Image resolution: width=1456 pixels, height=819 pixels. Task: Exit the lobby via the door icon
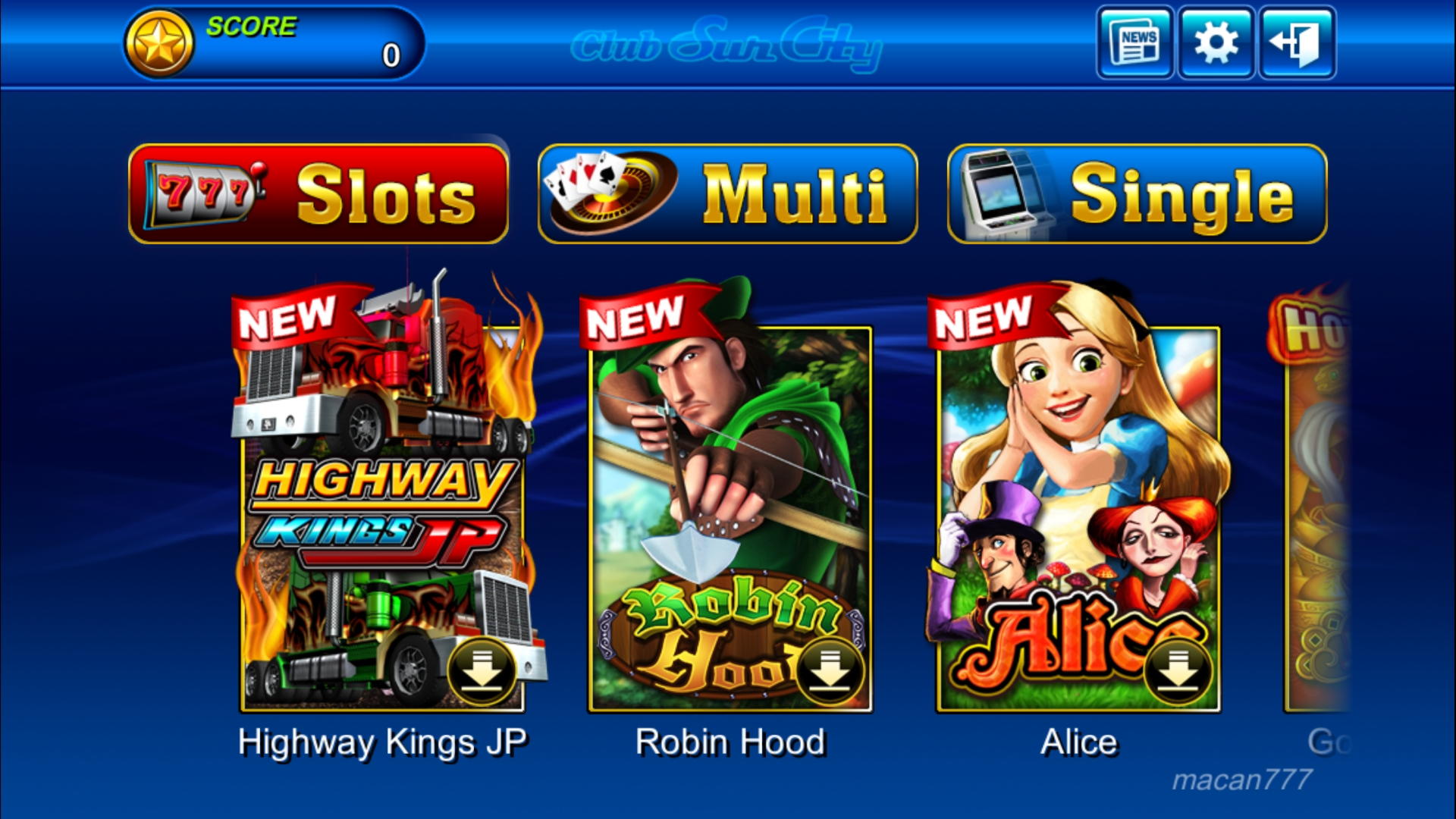point(1297,42)
